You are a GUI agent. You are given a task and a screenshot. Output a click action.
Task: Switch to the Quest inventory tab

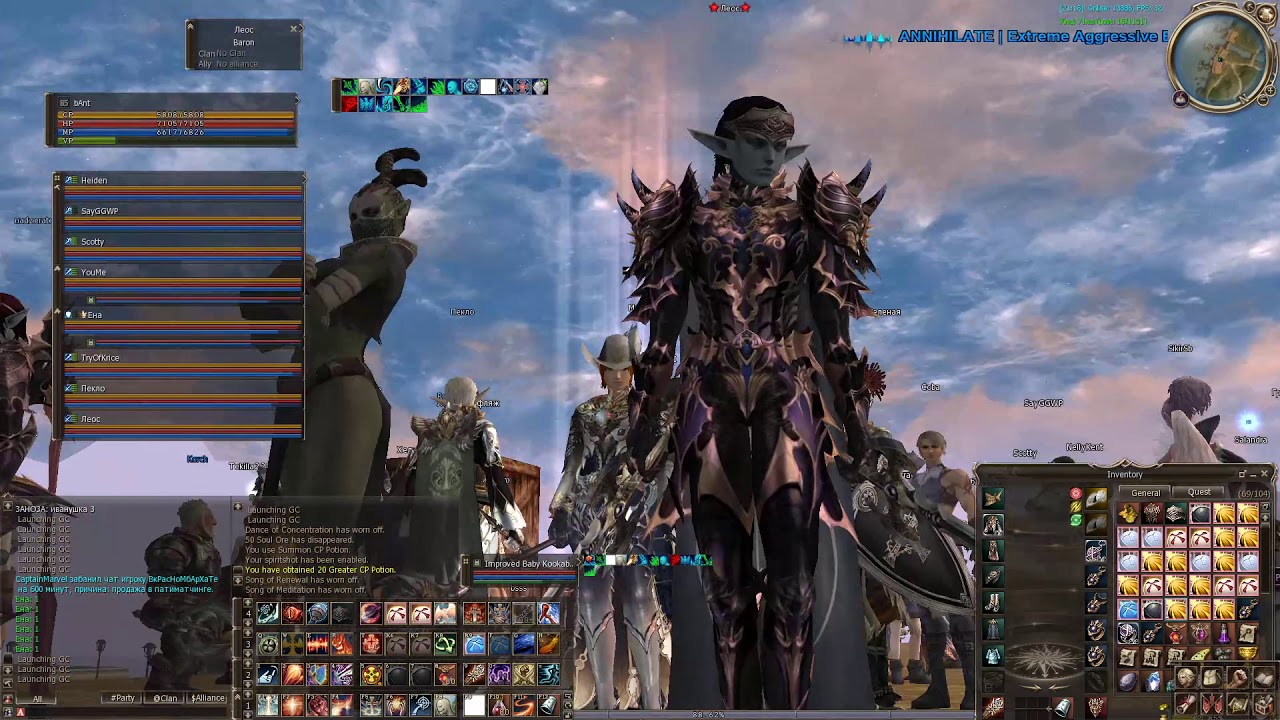click(x=1199, y=492)
